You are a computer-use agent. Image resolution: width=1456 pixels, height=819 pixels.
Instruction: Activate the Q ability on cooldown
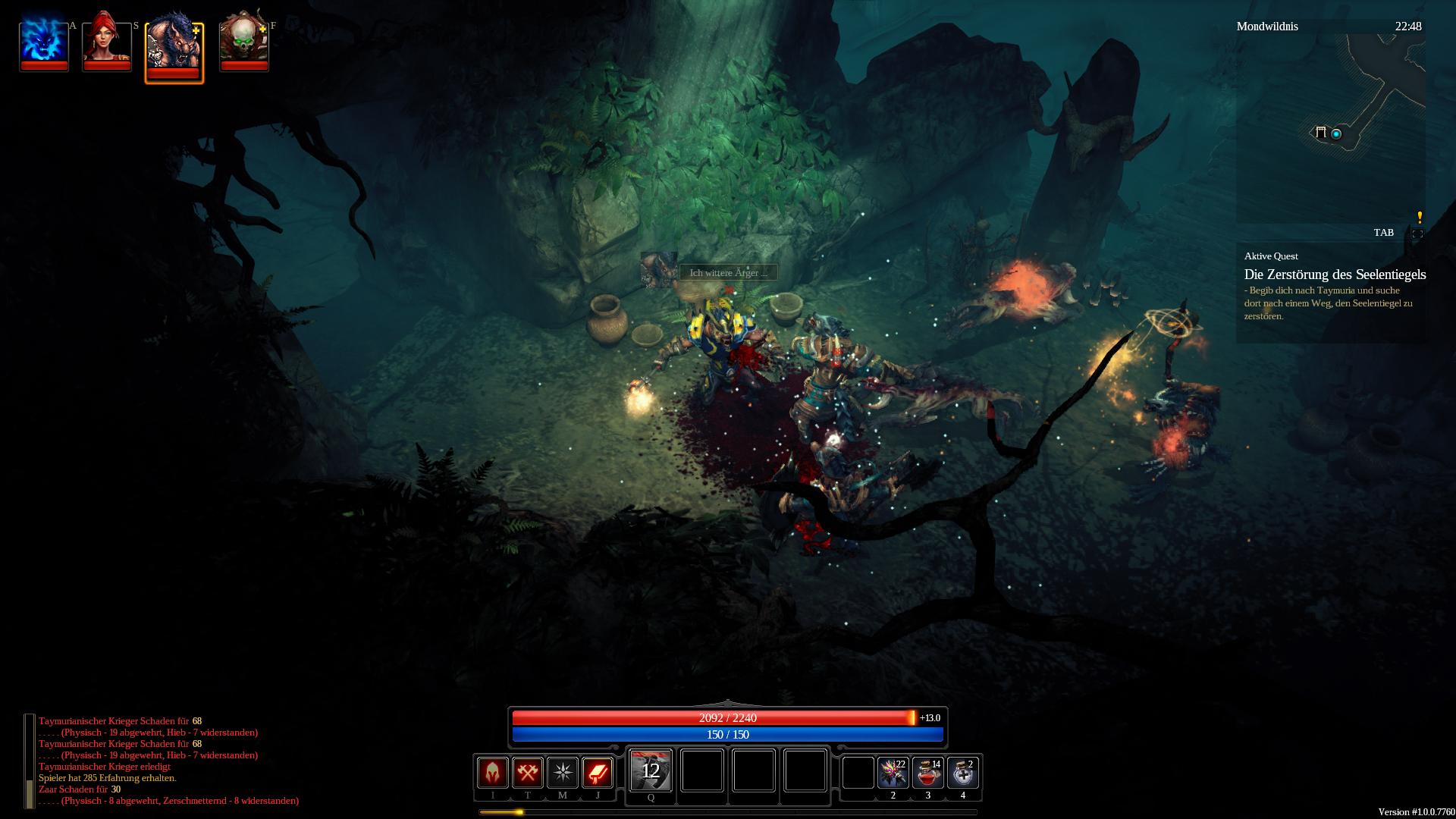coord(651,770)
